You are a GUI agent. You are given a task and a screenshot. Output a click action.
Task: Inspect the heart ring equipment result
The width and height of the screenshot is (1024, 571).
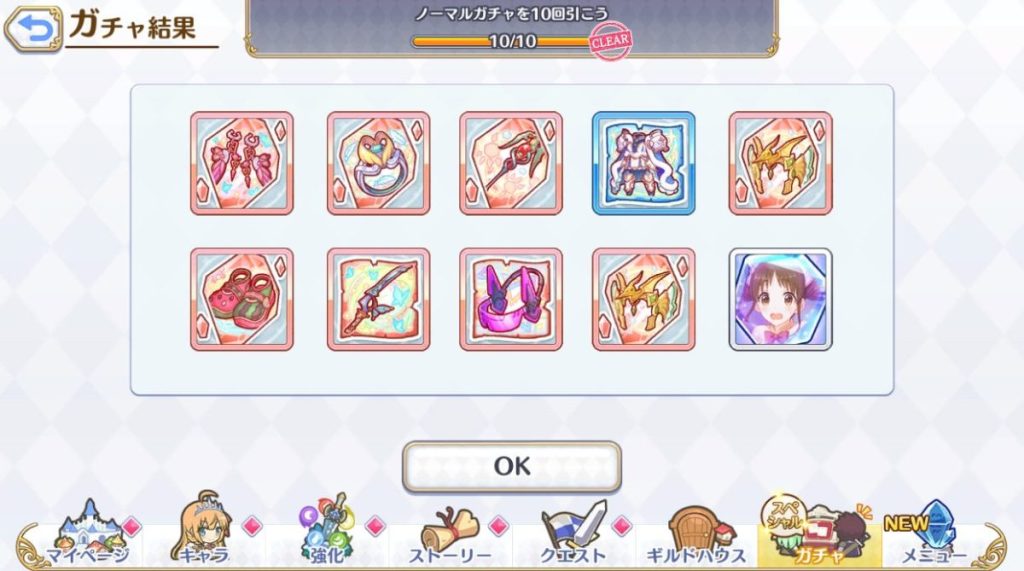(x=378, y=163)
